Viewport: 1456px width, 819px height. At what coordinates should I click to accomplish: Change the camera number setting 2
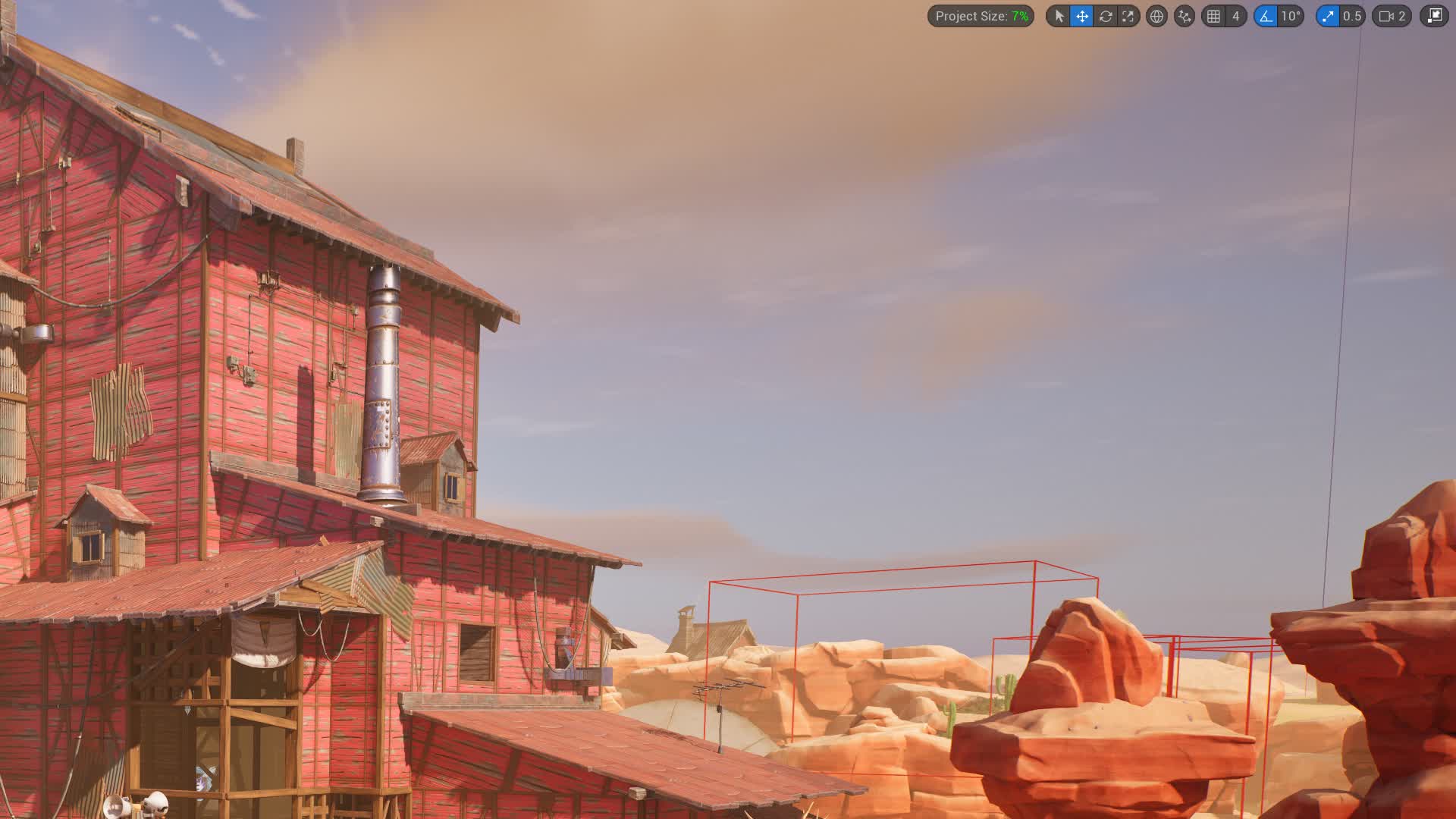pos(1401,16)
